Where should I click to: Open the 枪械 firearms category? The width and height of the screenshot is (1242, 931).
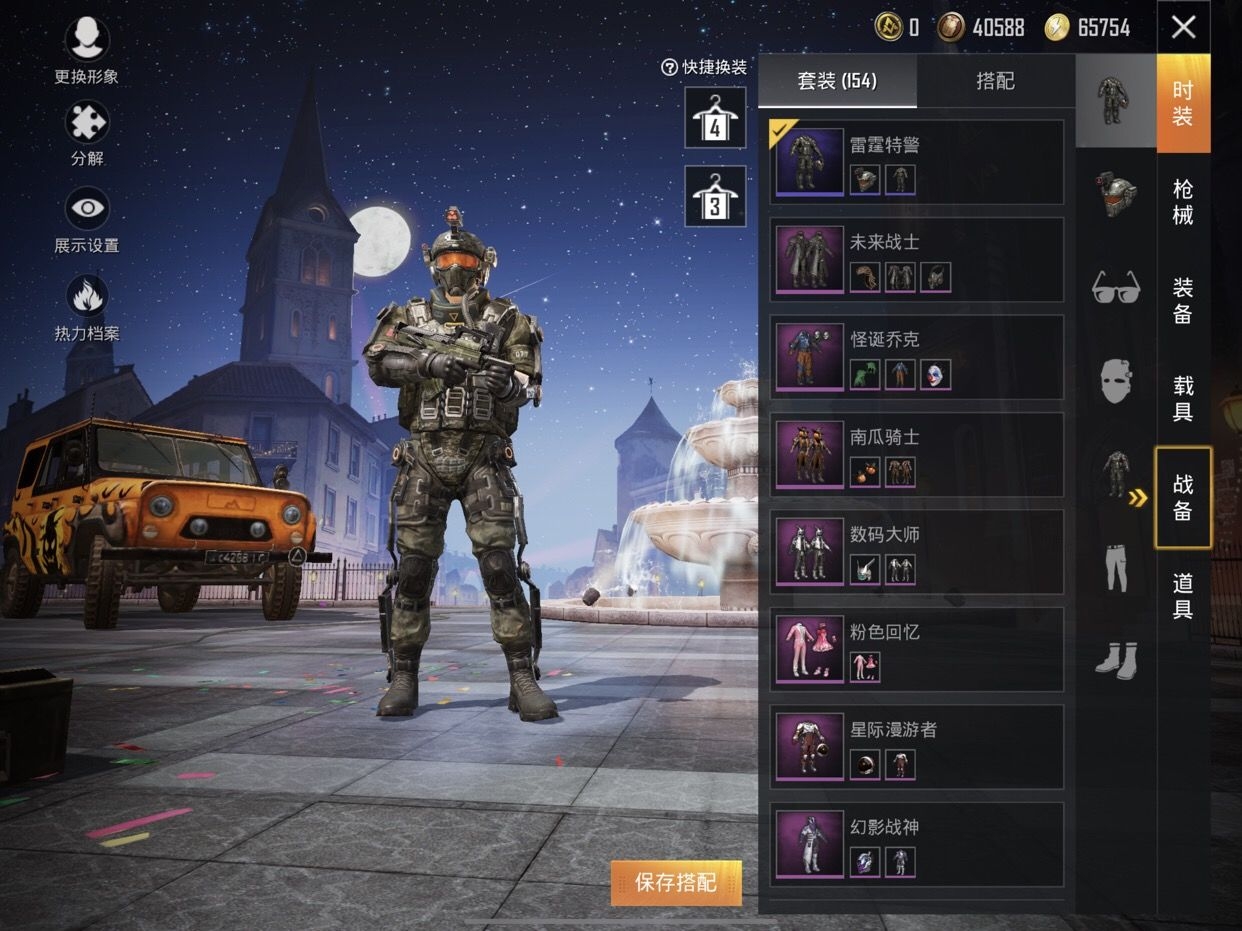(1183, 202)
